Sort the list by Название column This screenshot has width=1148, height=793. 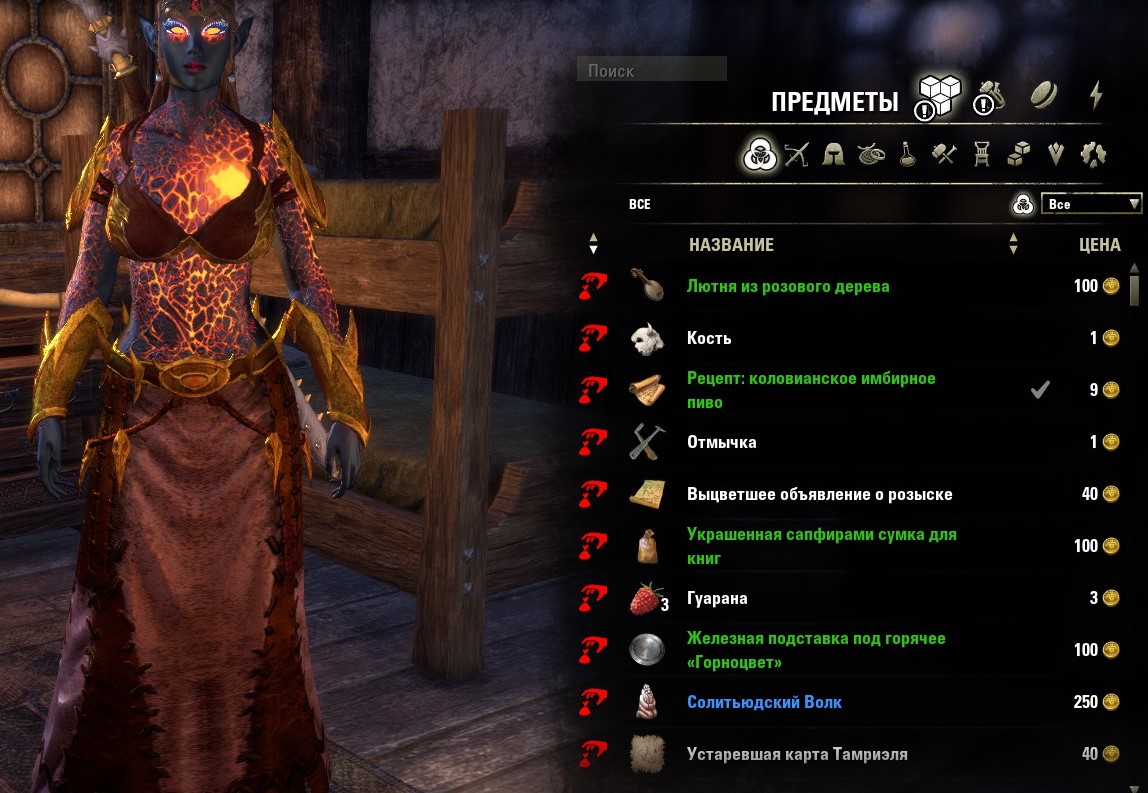click(x=731, y=244)
